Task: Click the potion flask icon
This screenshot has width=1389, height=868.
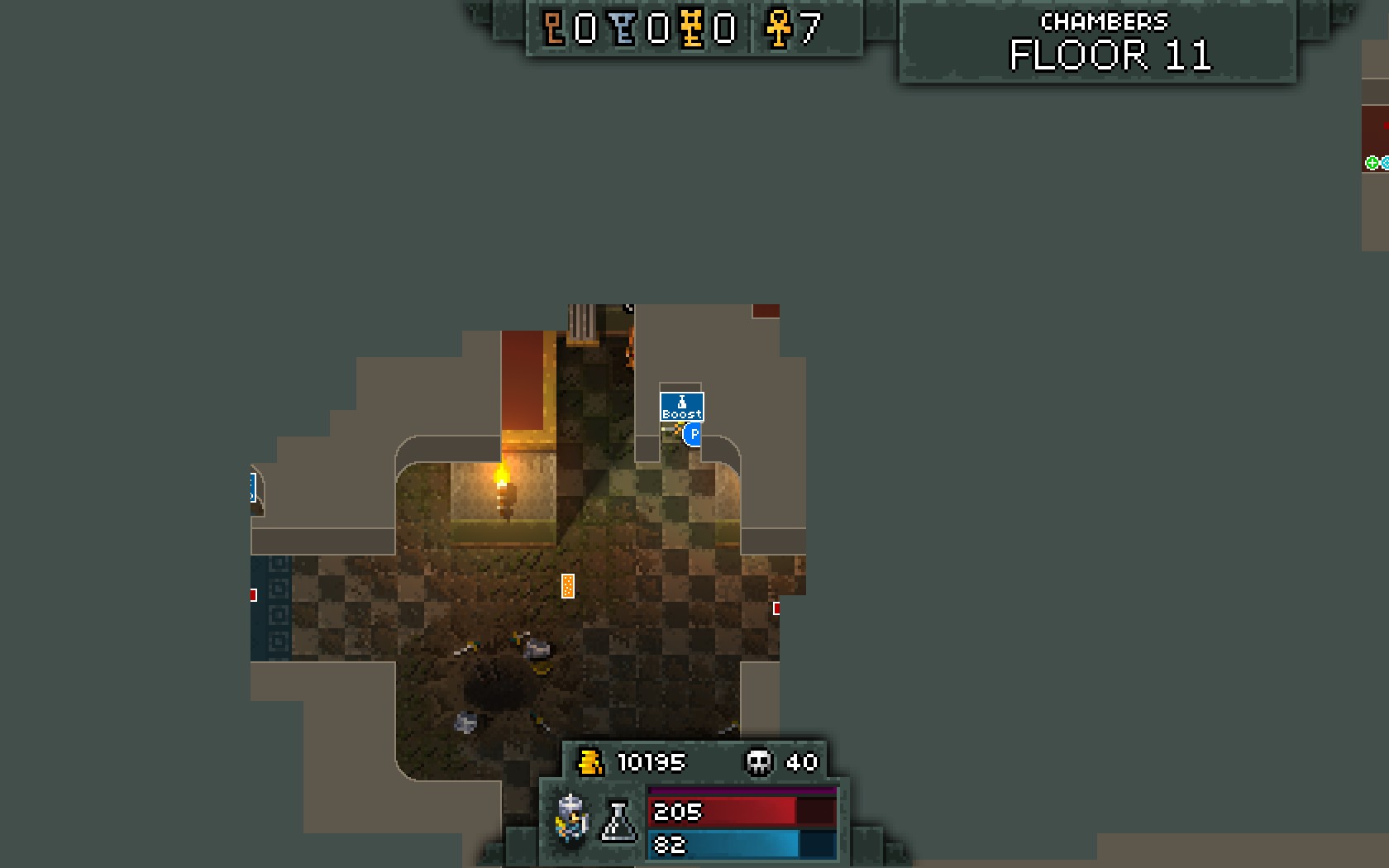Action: (x=618, y=821)
